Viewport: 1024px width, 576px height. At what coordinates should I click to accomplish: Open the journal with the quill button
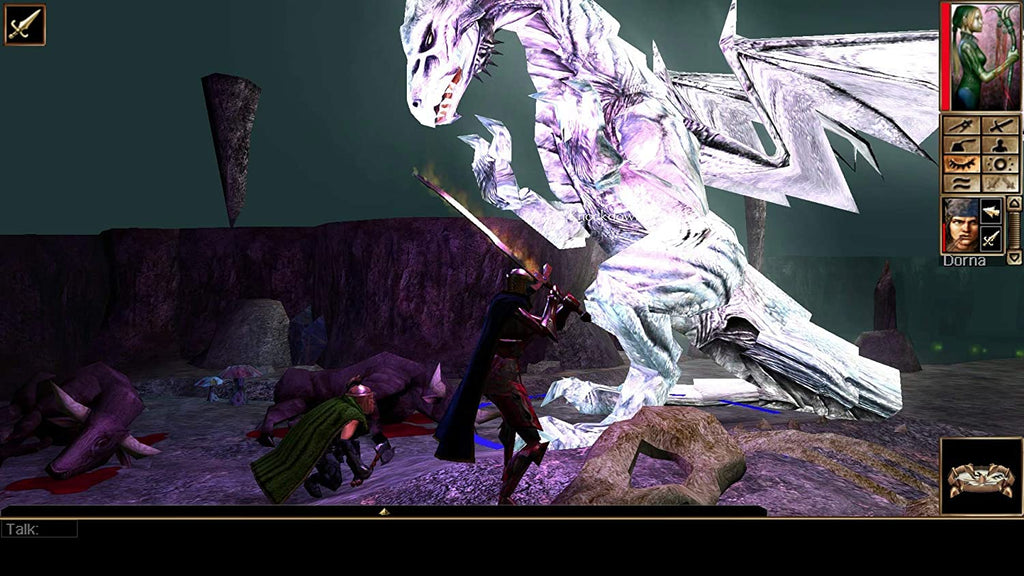click(x=961, y=145)
